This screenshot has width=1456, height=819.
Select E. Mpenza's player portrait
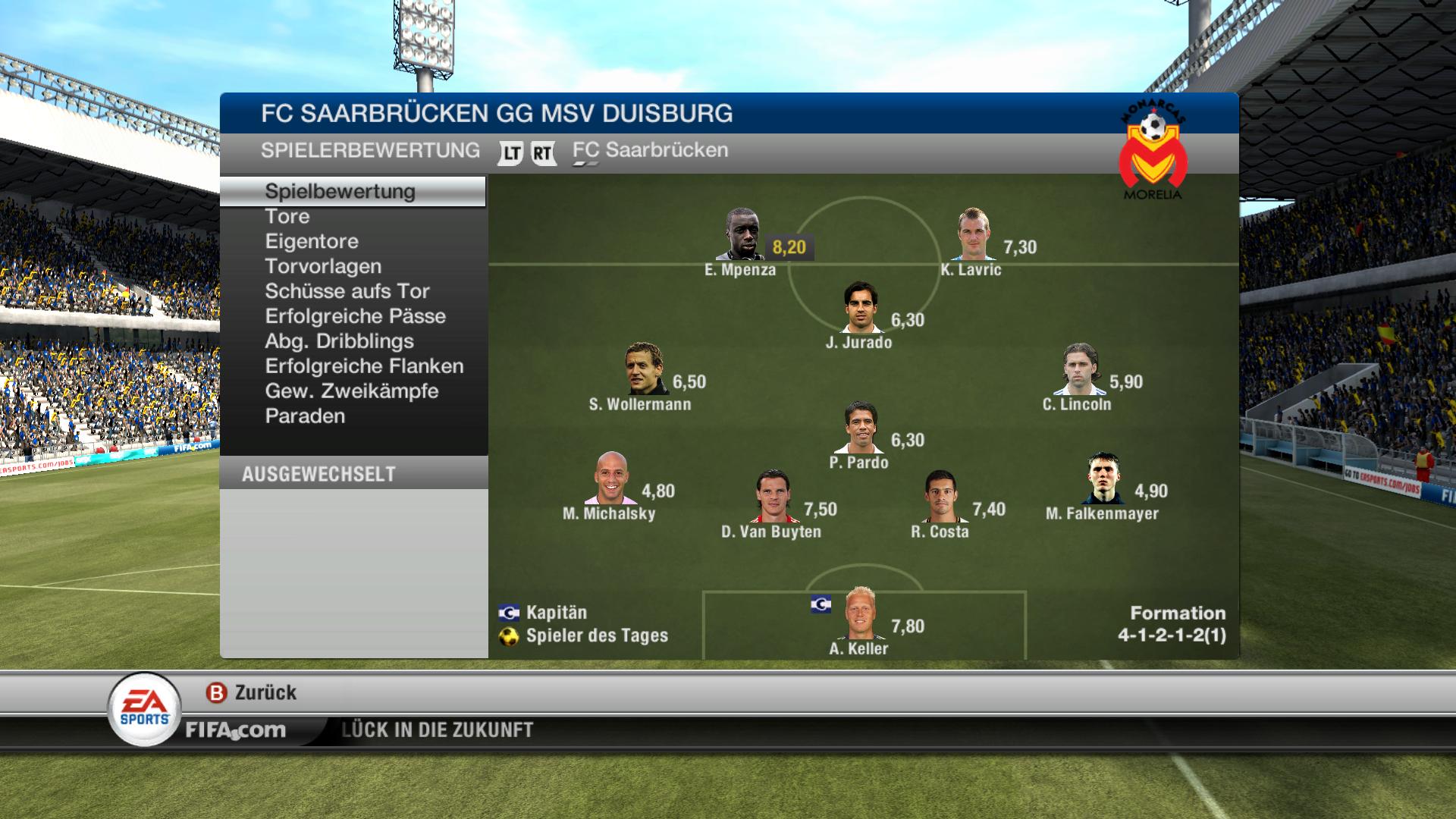[x=740, y=235]
